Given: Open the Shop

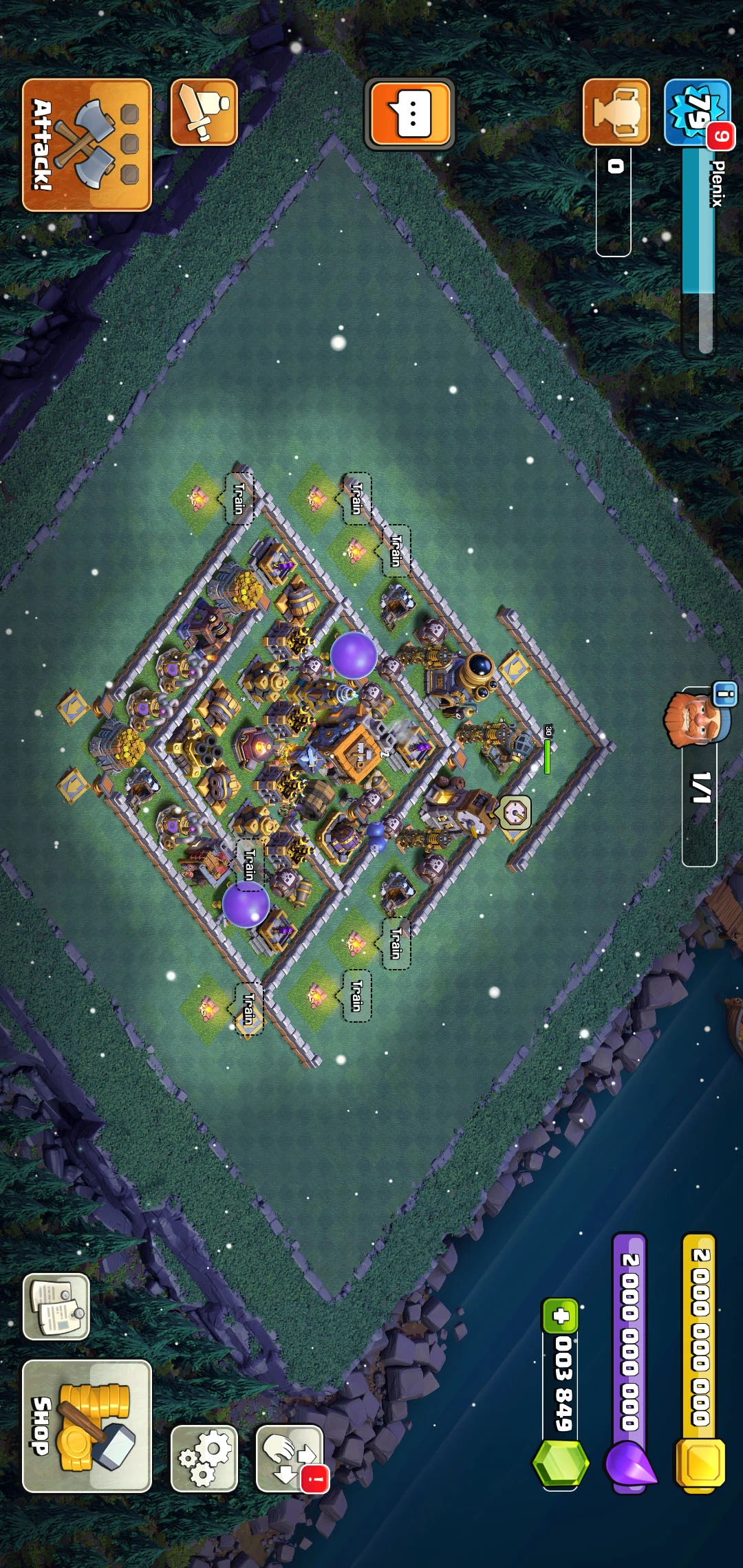Looking at the screenshot, I should 87,1426.
